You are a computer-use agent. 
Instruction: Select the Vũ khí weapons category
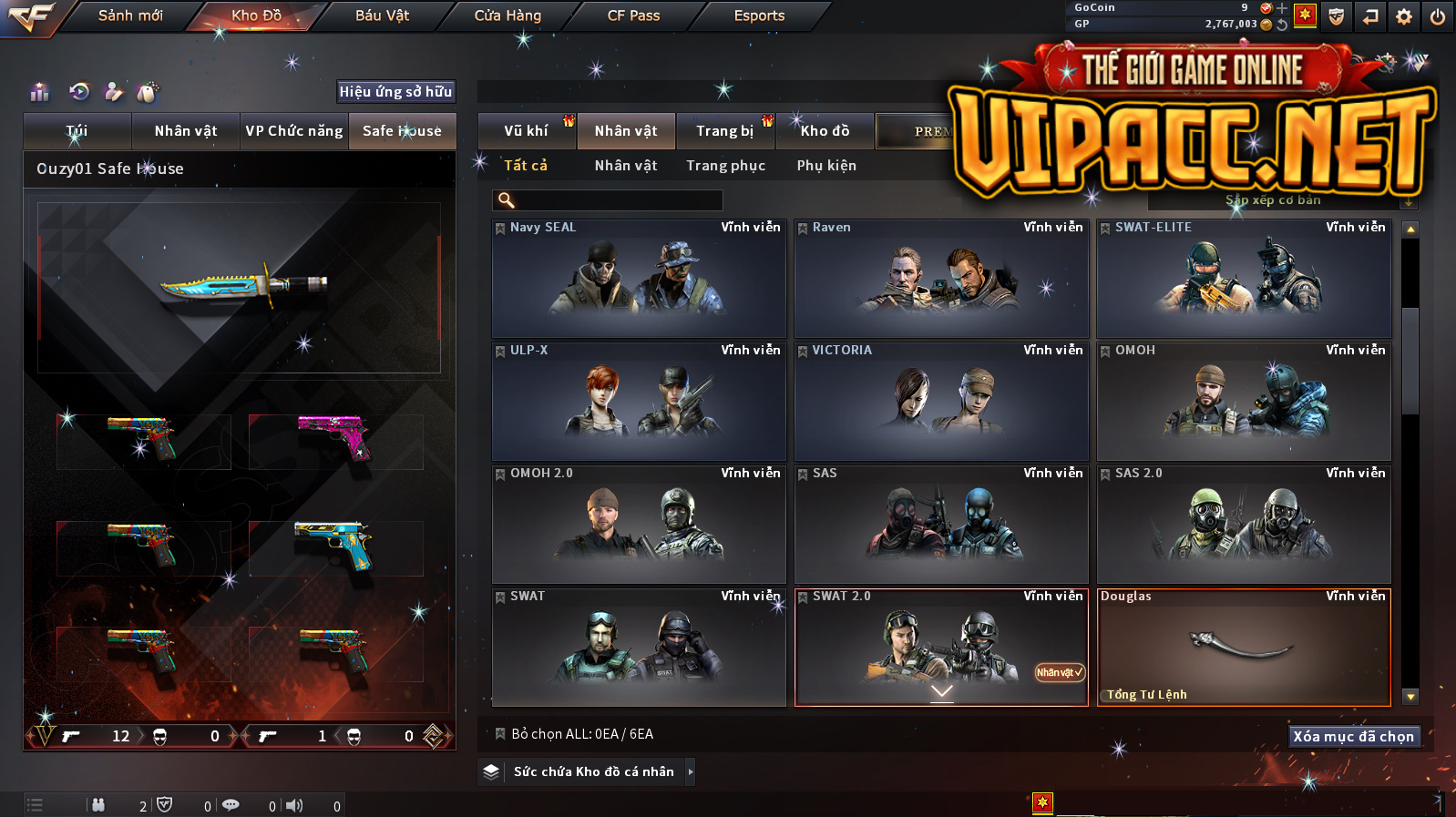[x=527, y=131]
